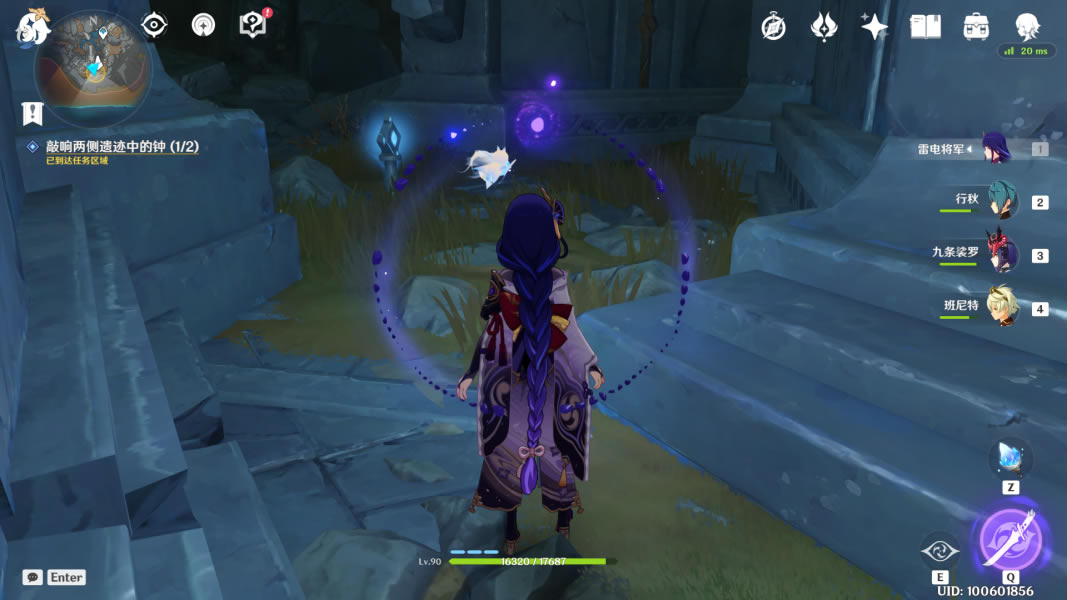Open the adventurer handbook book icon

click(x=925, y=27)
